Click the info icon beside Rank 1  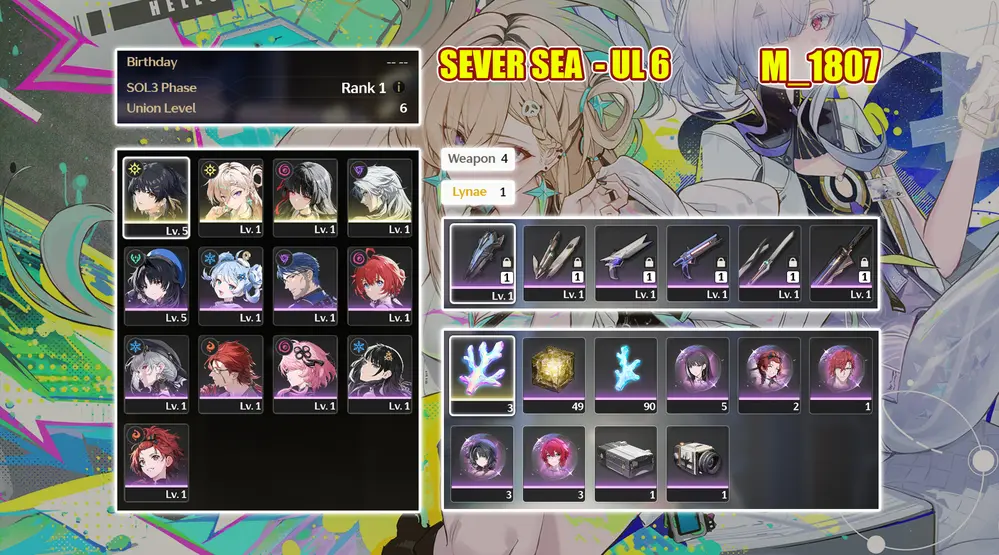(x=399, y=88)
